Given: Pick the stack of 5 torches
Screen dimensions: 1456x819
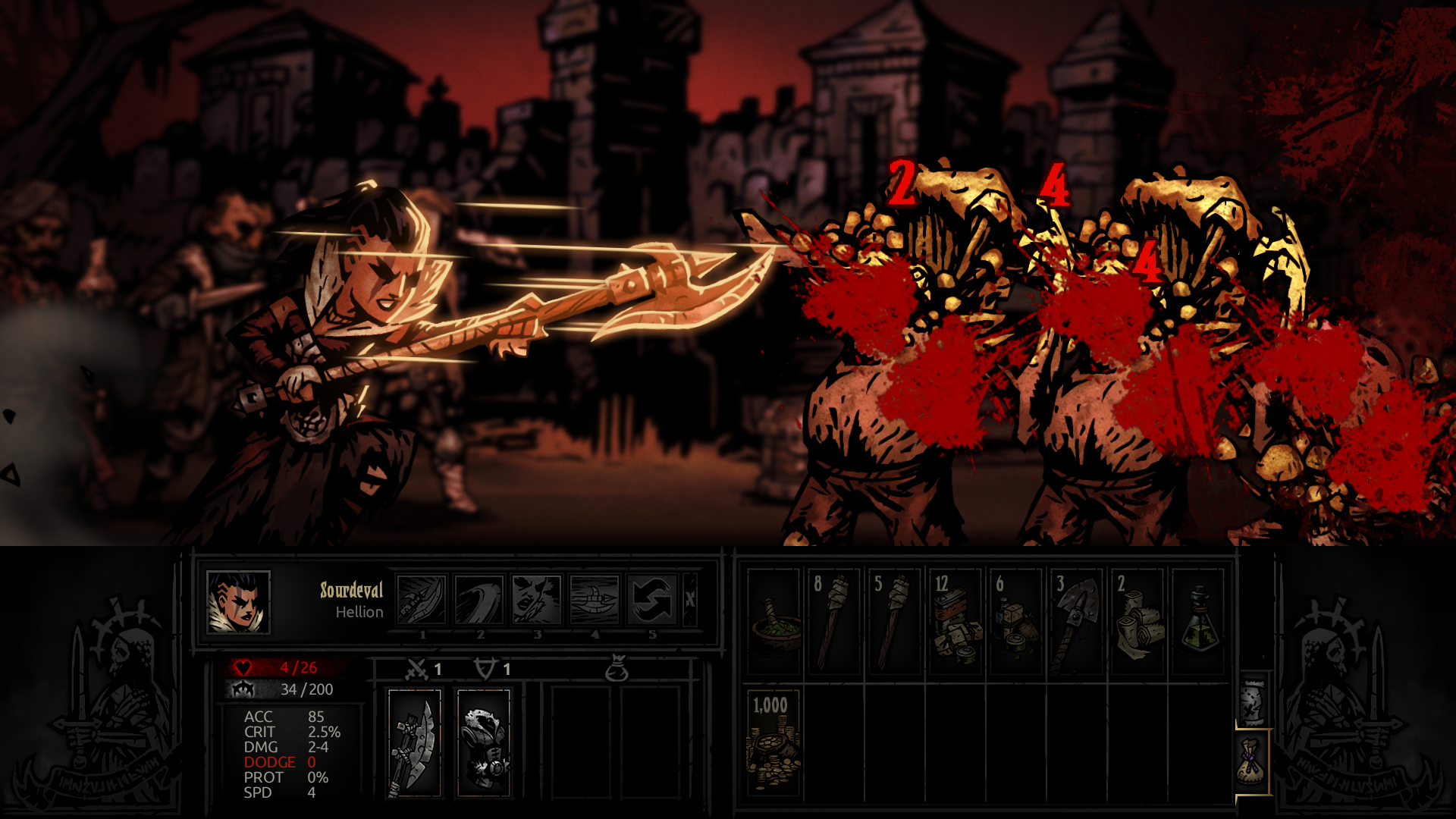Looking at the screenshot, I should coord(895,622).
